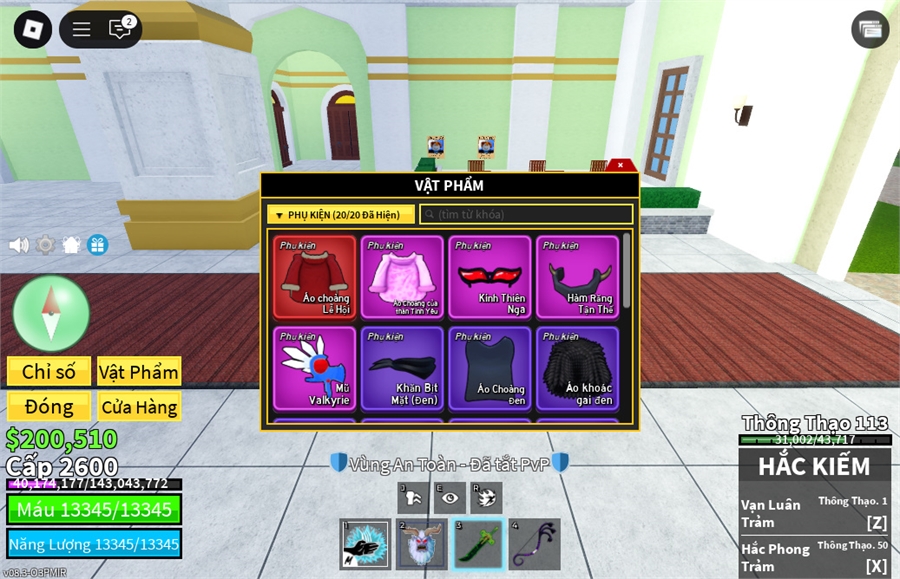Viewport: 900px width, 579px height.
Task: Click the Đóng button
Action: [x=49, y=407]
